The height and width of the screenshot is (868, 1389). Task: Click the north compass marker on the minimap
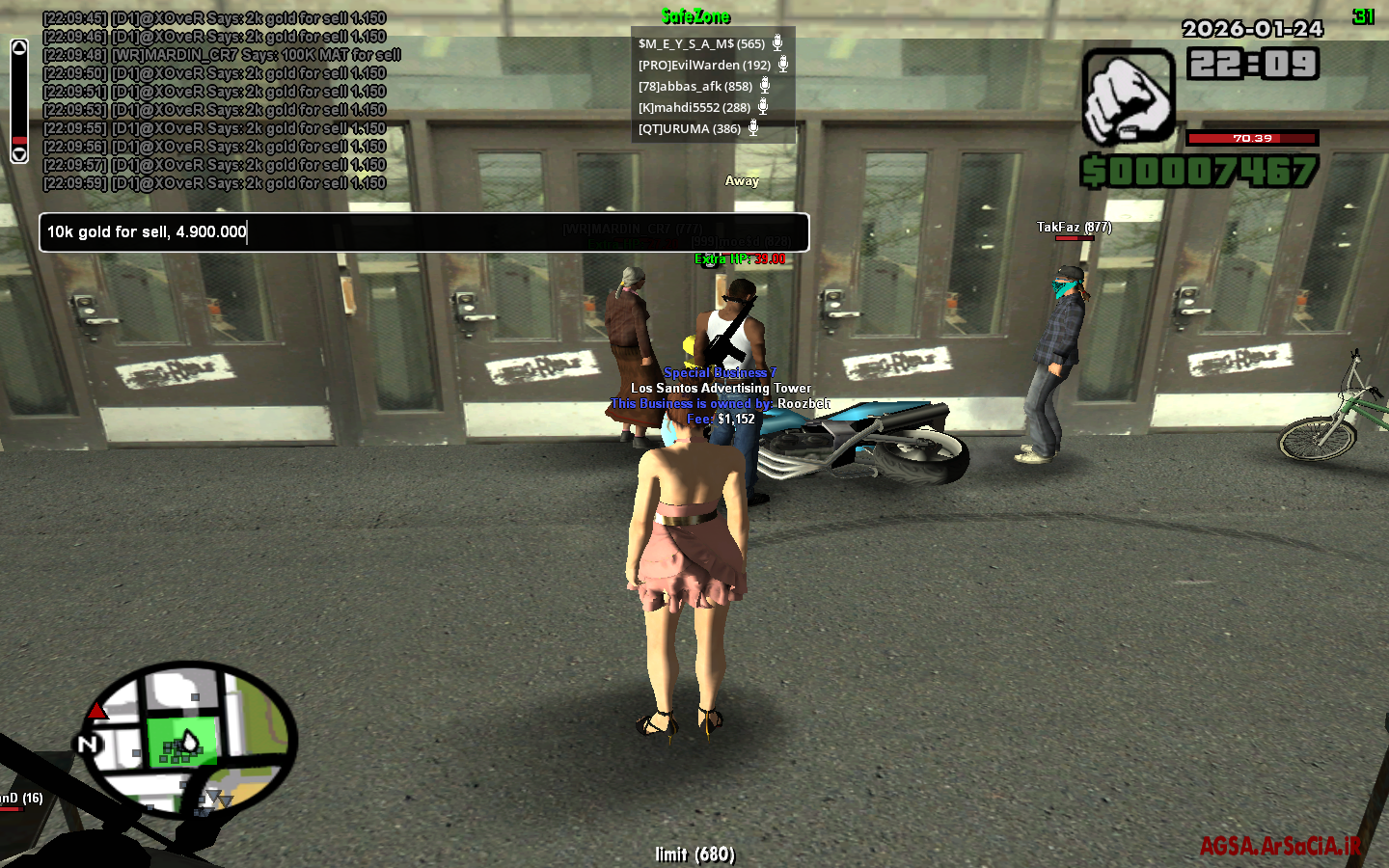(88, 744)
